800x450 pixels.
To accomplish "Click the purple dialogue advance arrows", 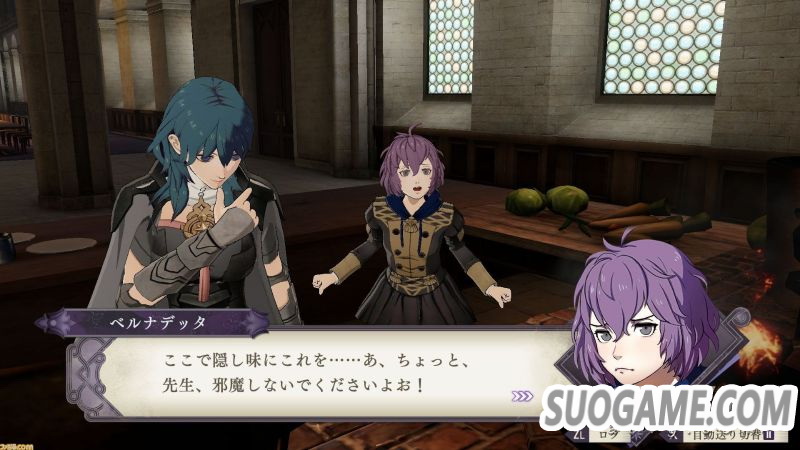I will coord(522,396).
